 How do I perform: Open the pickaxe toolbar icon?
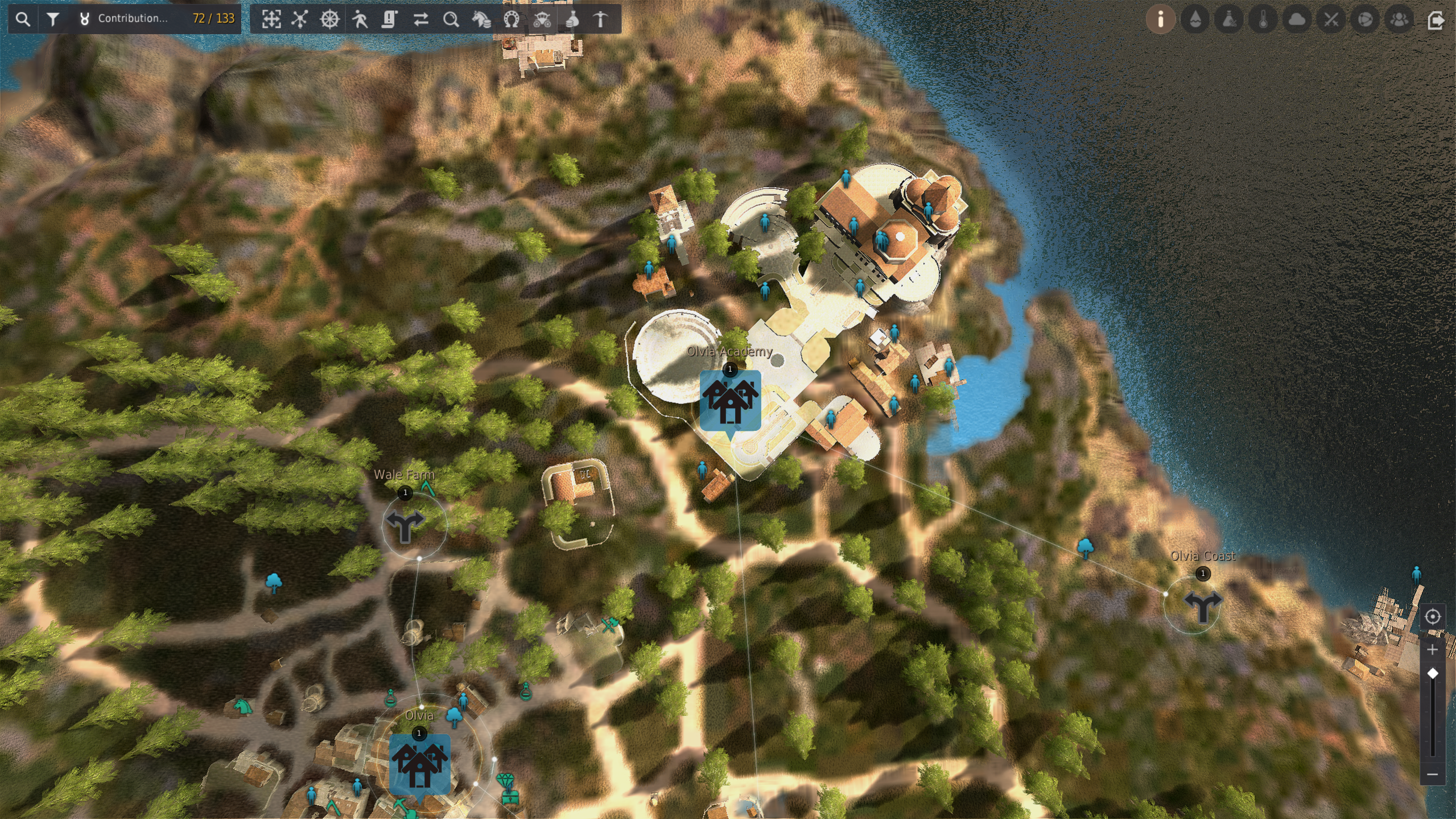601,19
